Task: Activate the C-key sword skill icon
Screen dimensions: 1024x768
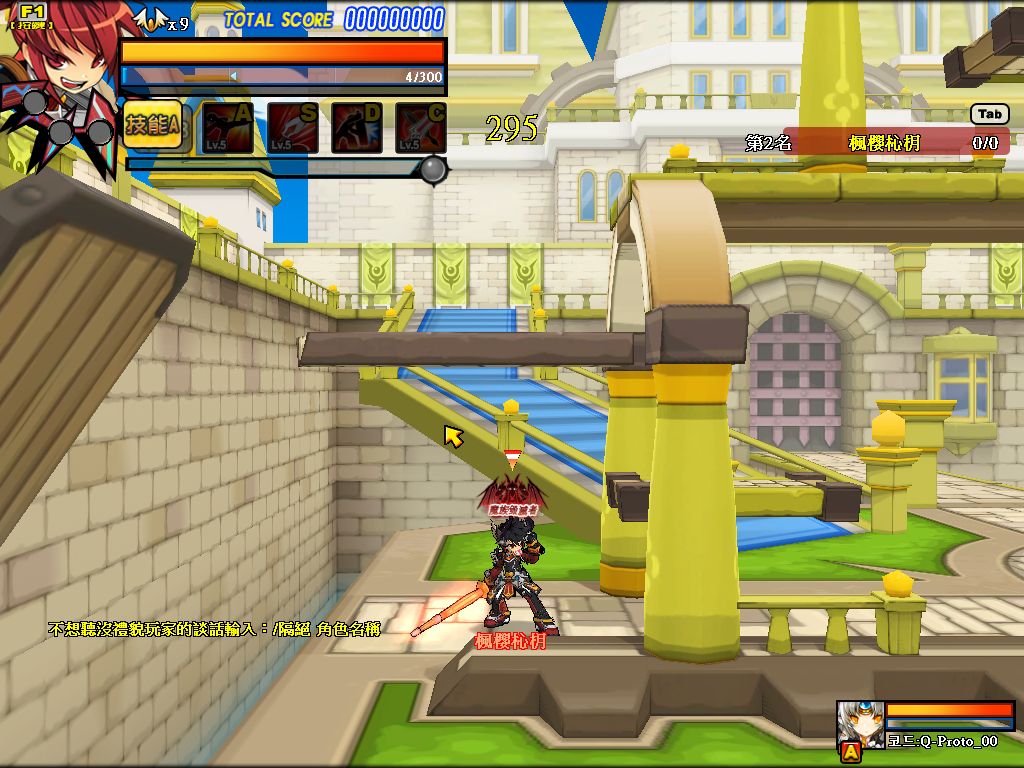Action: point(420,127)
